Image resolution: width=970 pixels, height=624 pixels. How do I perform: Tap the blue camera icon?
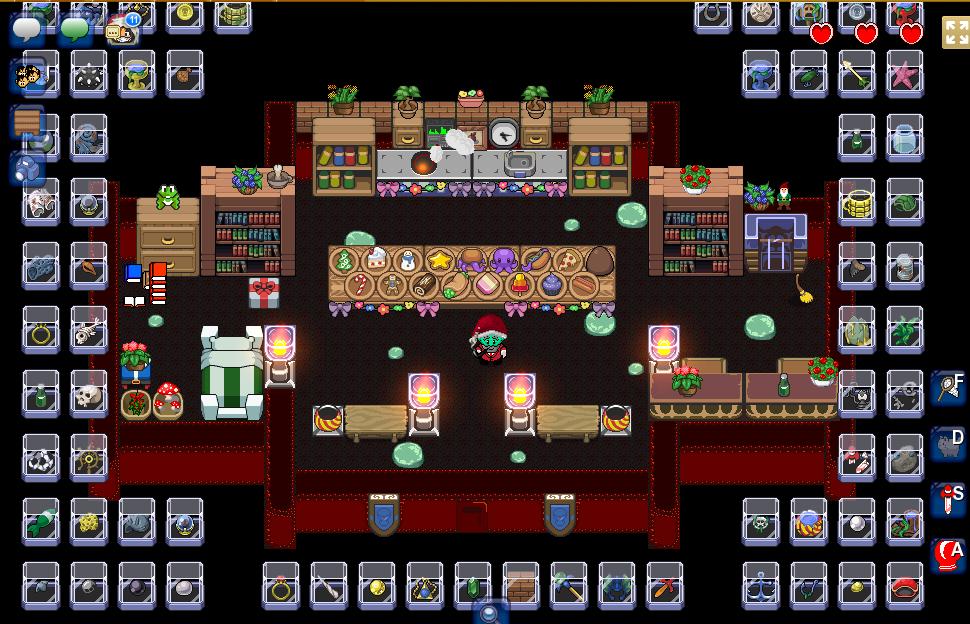coord(28,168)
